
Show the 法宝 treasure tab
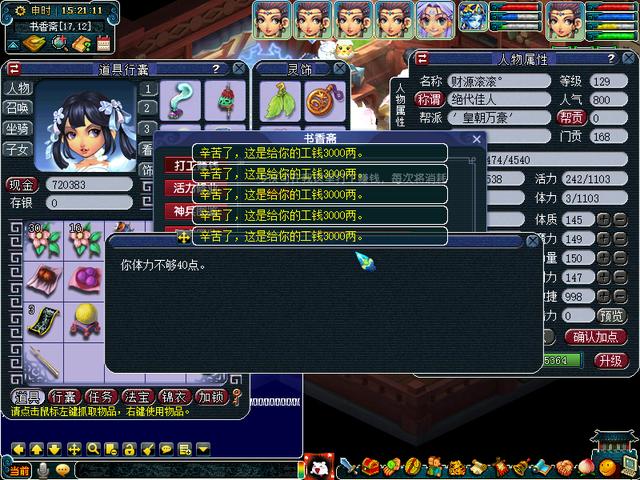tap(137, 396)
